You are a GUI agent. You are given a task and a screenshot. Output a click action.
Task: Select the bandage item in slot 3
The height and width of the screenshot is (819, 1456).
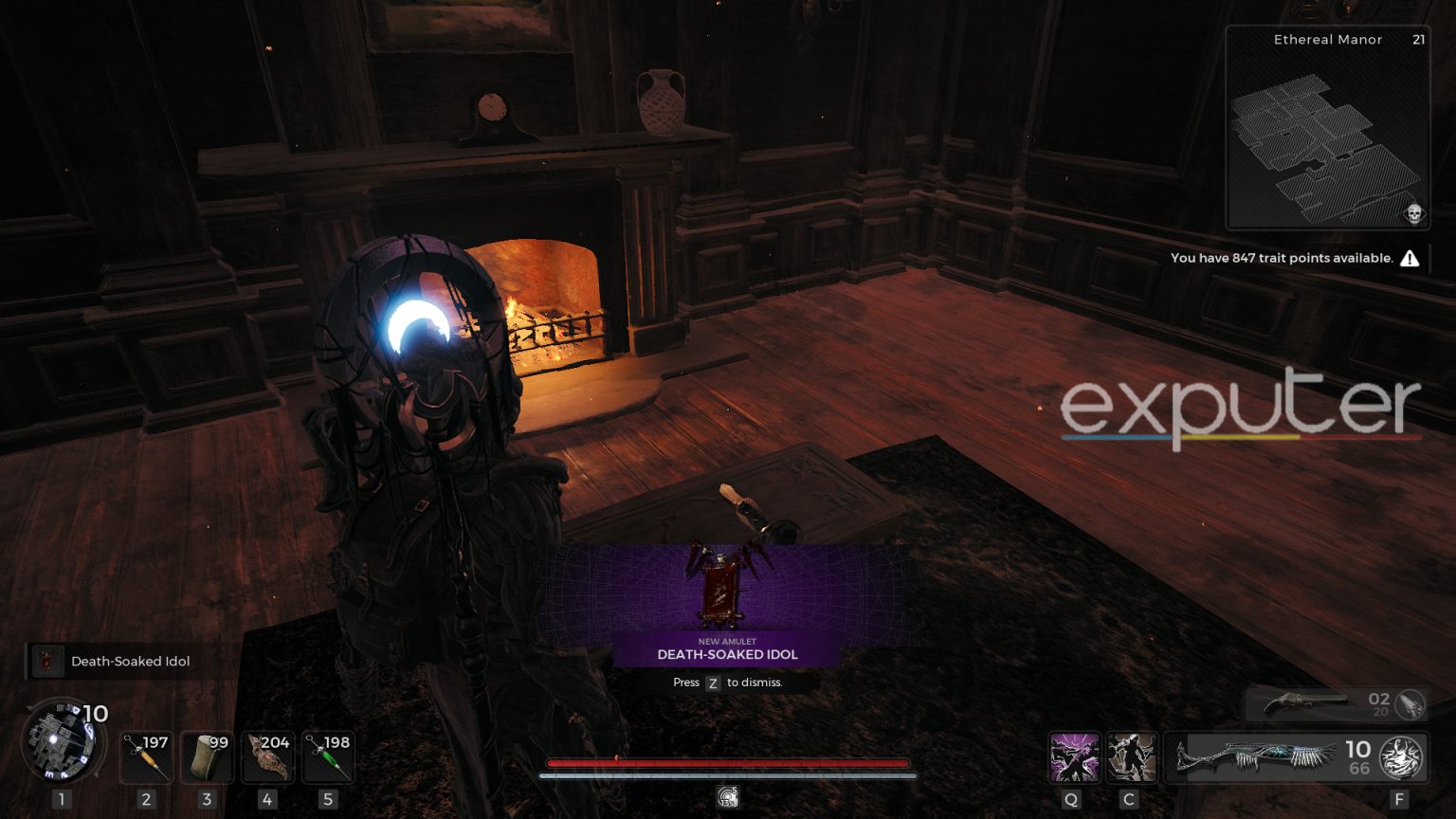pos(206,756)
